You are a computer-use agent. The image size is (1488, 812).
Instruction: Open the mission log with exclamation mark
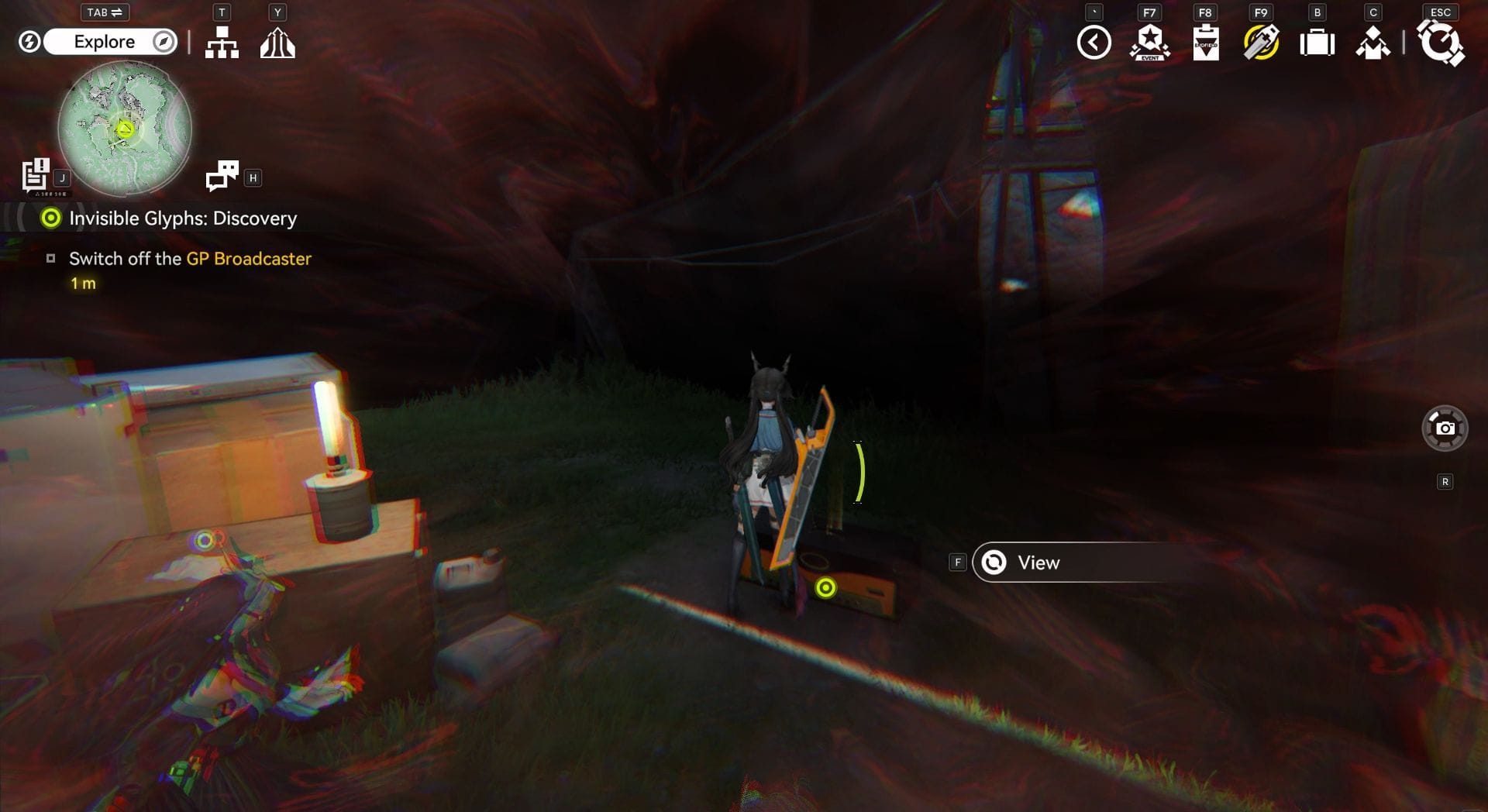click(36, 175)
